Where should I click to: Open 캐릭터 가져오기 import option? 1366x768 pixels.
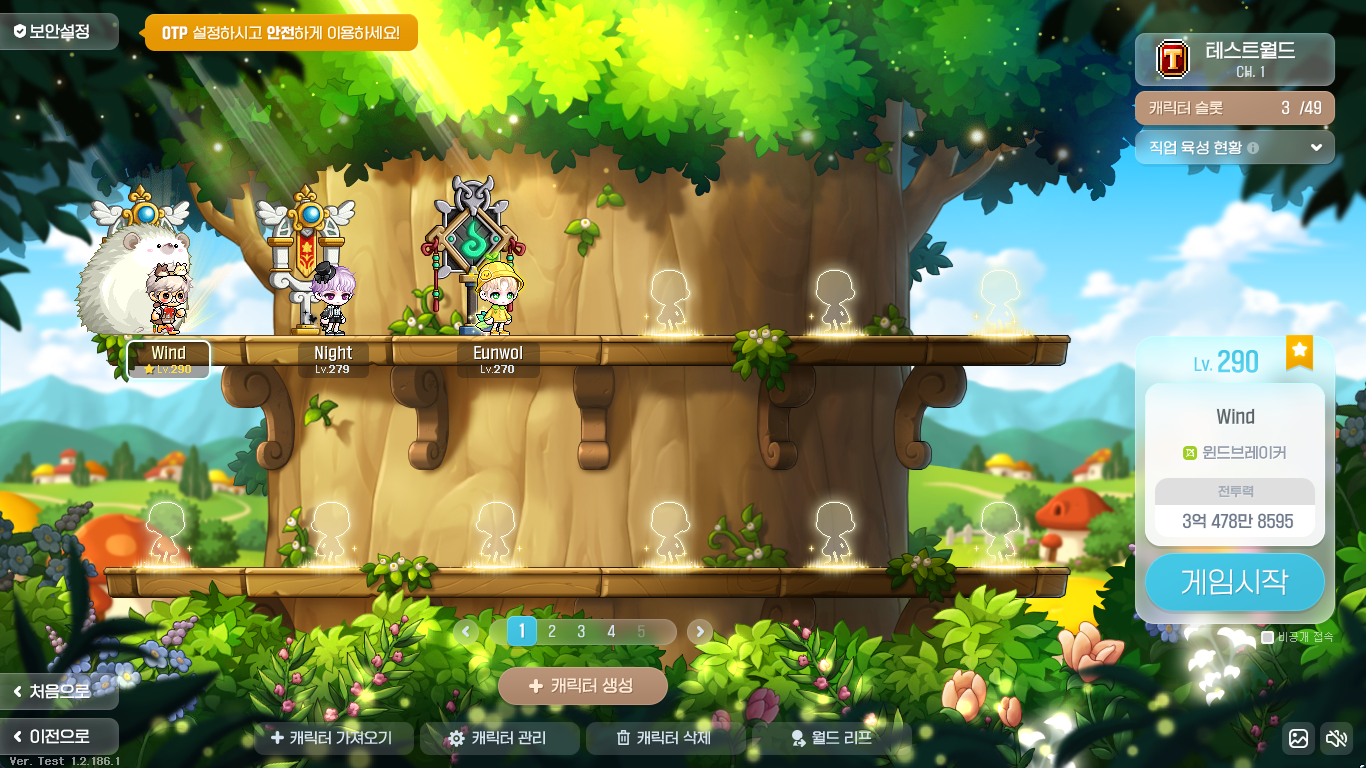click(332, 738)
